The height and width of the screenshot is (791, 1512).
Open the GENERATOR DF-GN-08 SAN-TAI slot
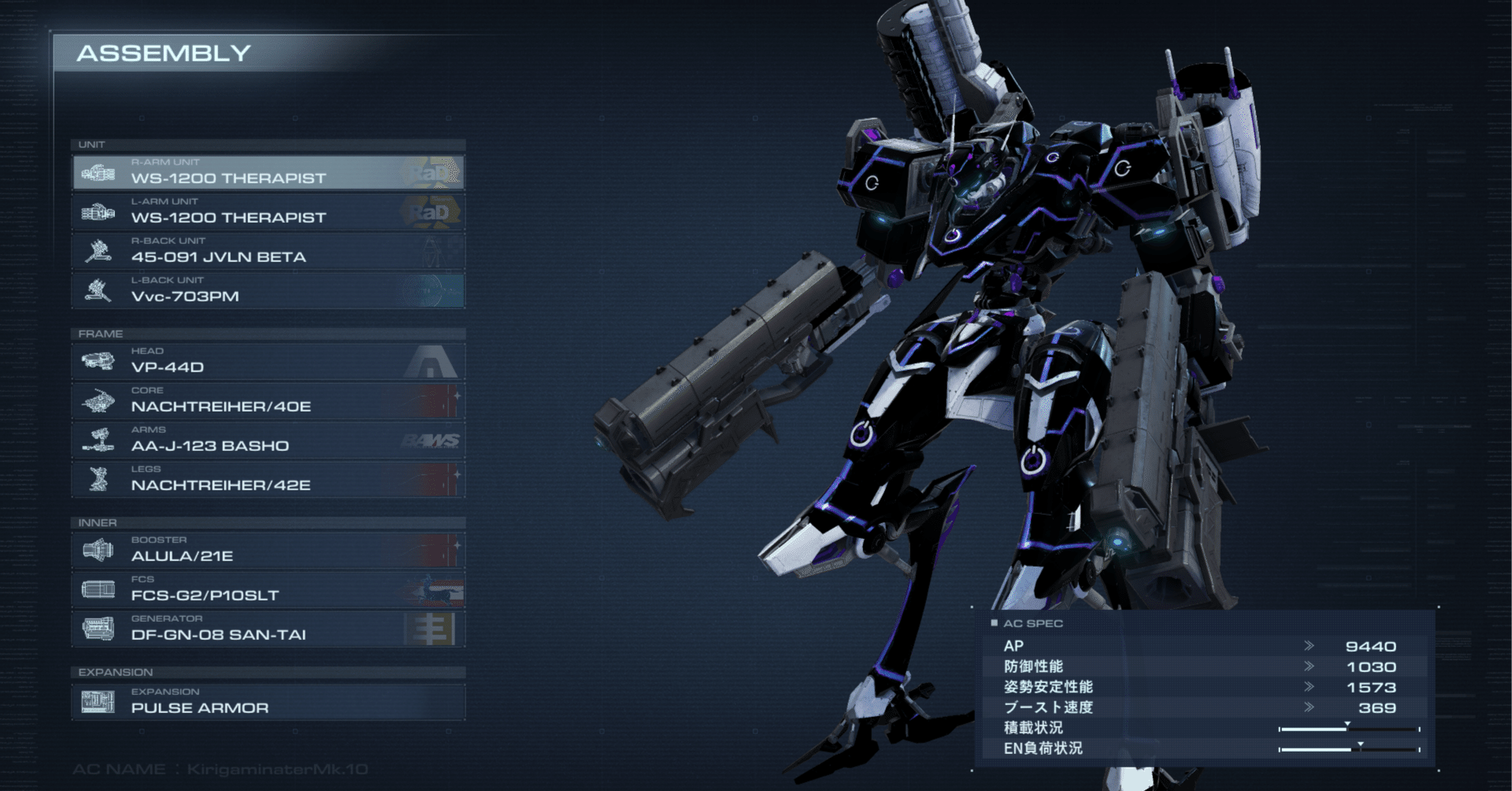(x=268, y=629)
